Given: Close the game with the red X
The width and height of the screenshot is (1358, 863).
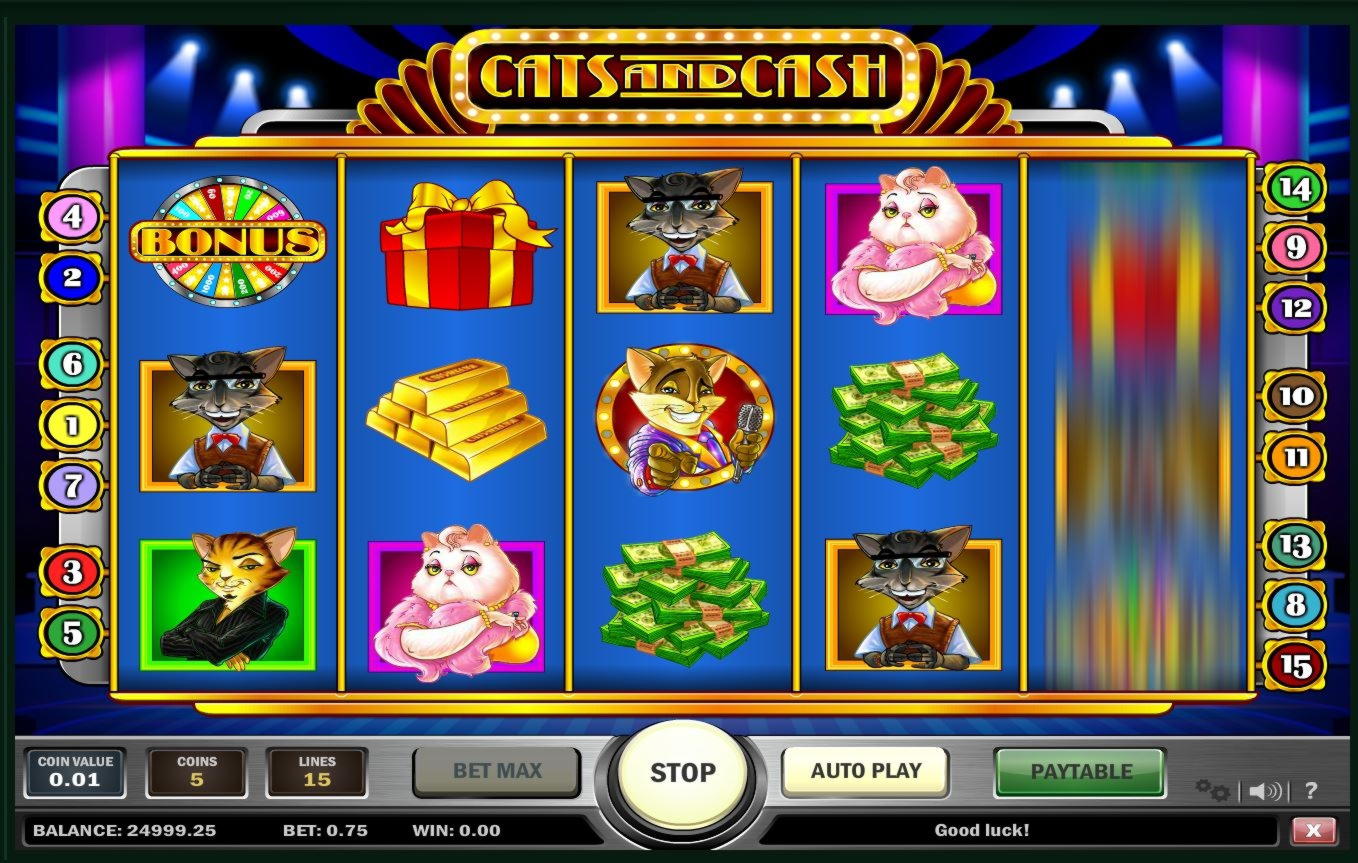Looking at the screenshot, I should click(1313, 830).
